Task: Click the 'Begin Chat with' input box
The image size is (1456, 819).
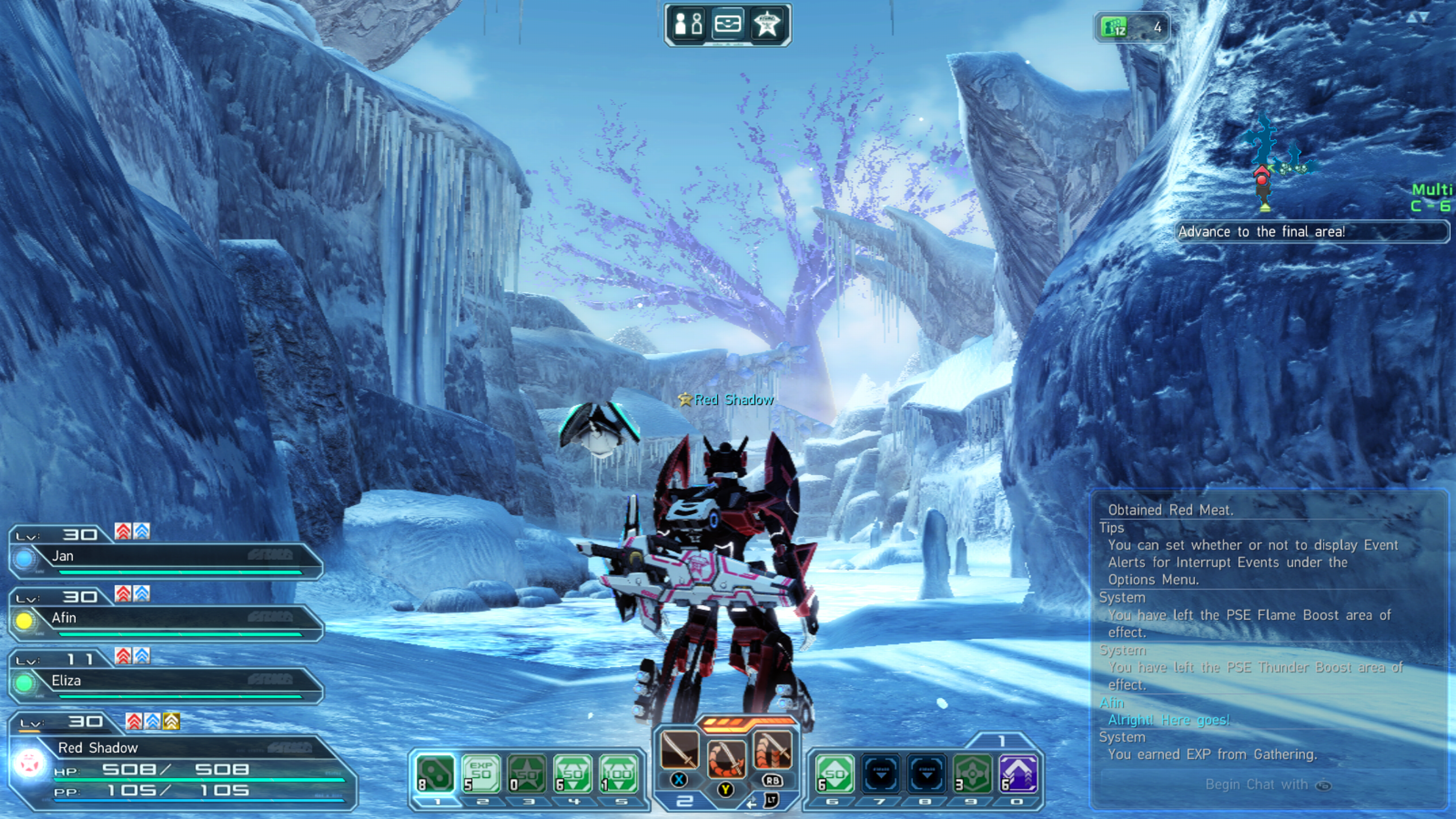Action: (1266, 784)
